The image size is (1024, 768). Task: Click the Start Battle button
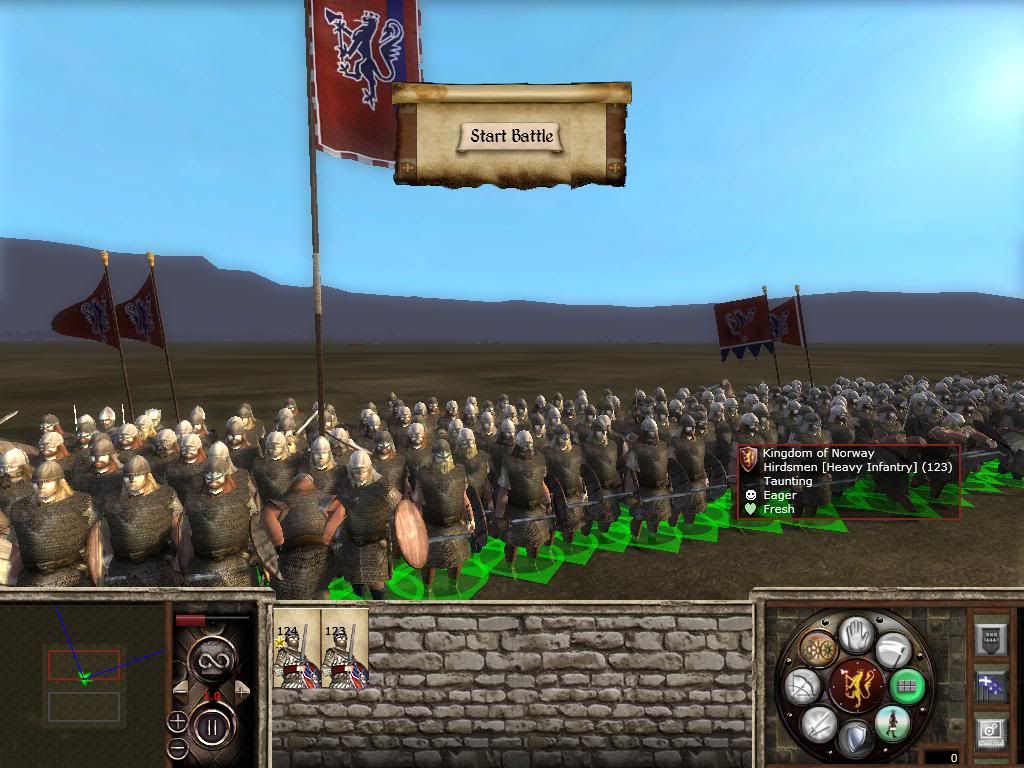(x=511, y=137)
